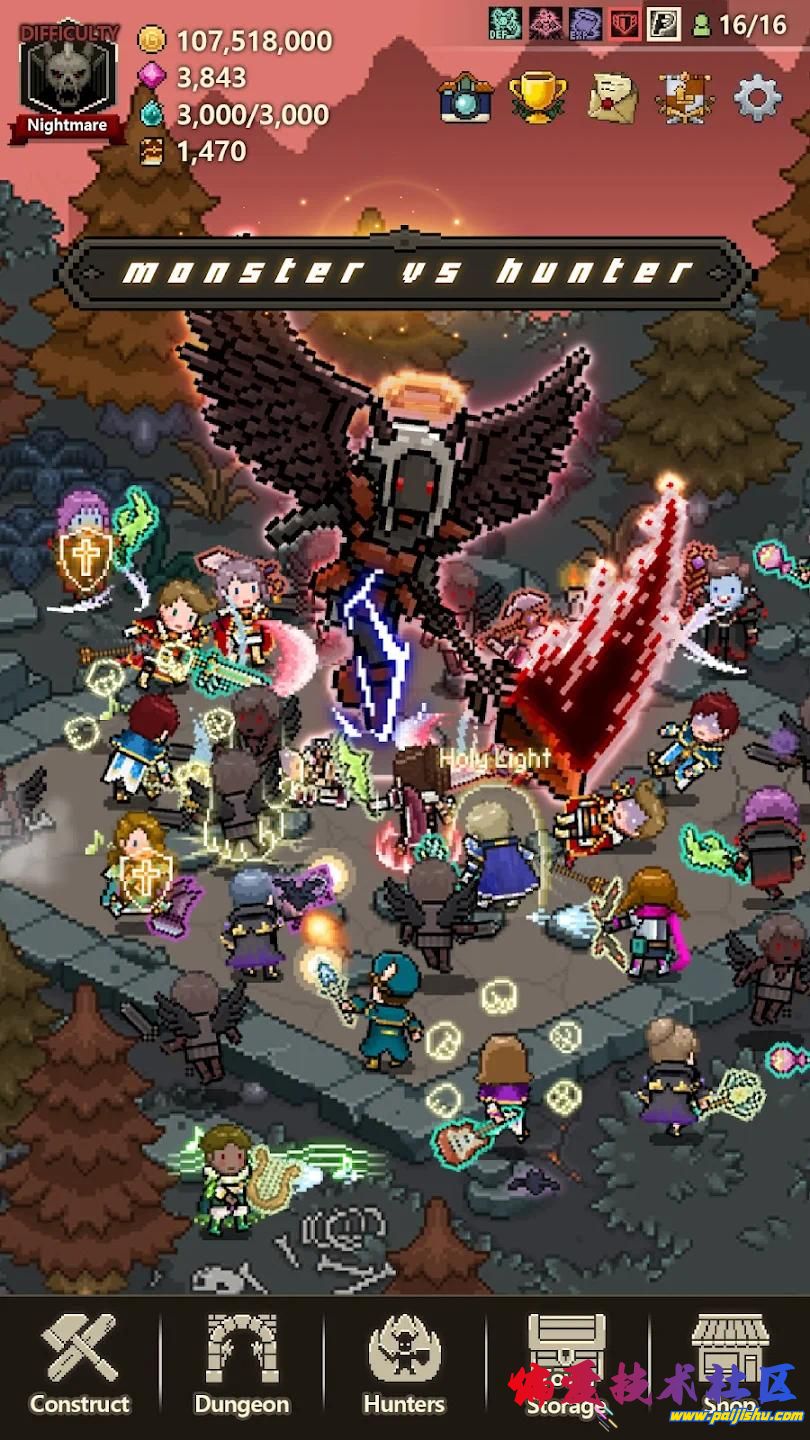
Task: Open the guild banner crest icon
Action: pyautogui.click(x=685, y=98)
